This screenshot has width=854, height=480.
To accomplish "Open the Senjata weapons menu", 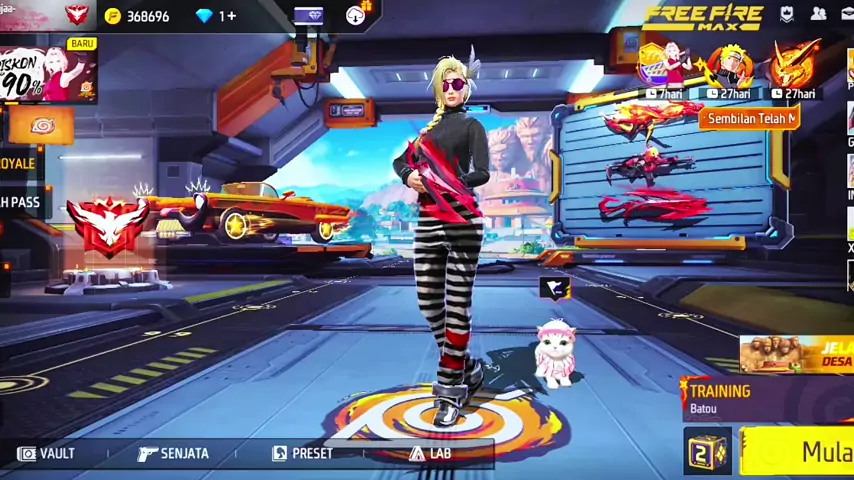I will pyautogui.click(x=173, y=453).
